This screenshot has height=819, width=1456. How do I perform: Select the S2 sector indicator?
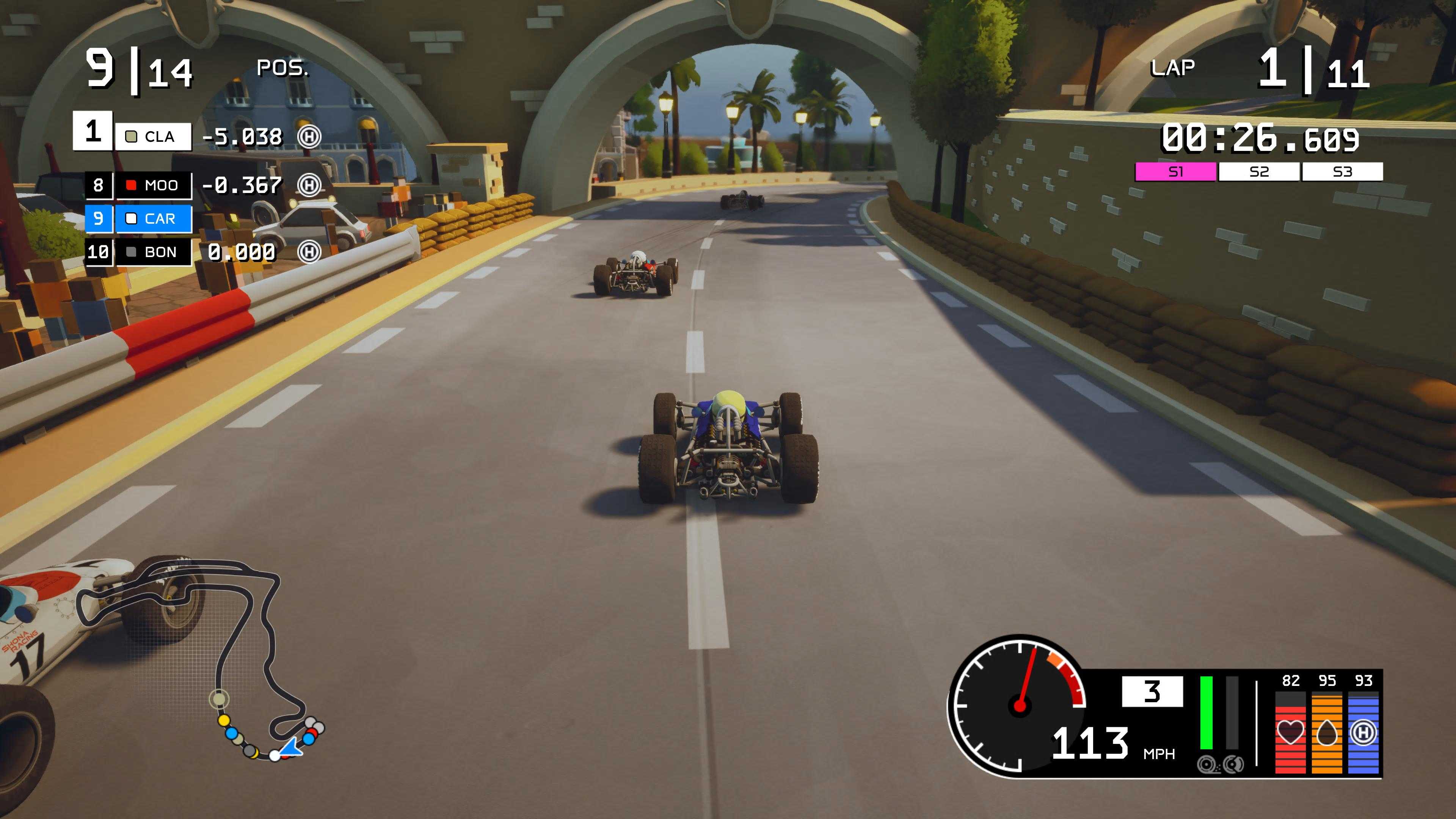pyautogui.click(x=1259, y=172)
